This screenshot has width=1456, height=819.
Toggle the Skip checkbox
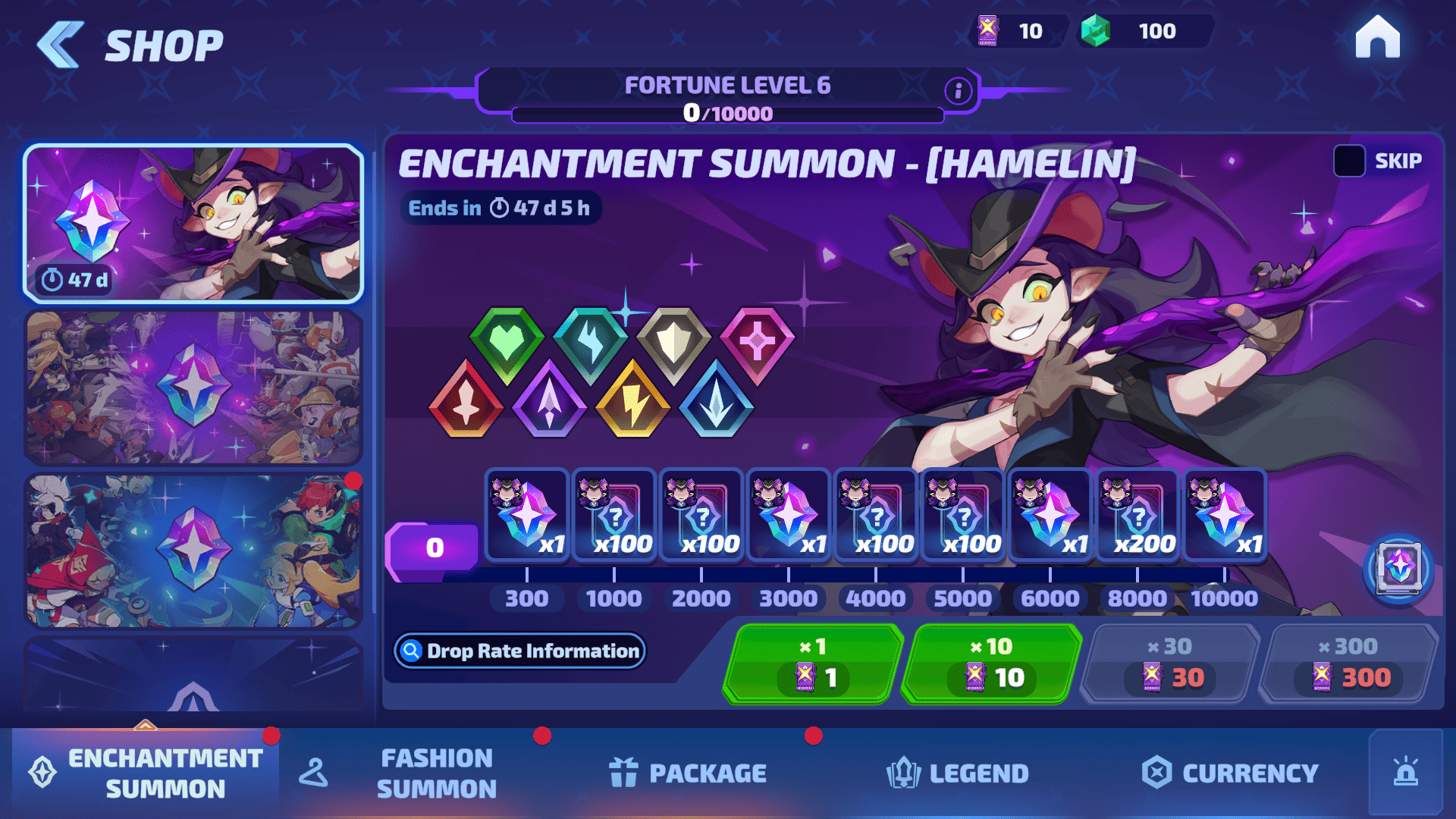1349,161
